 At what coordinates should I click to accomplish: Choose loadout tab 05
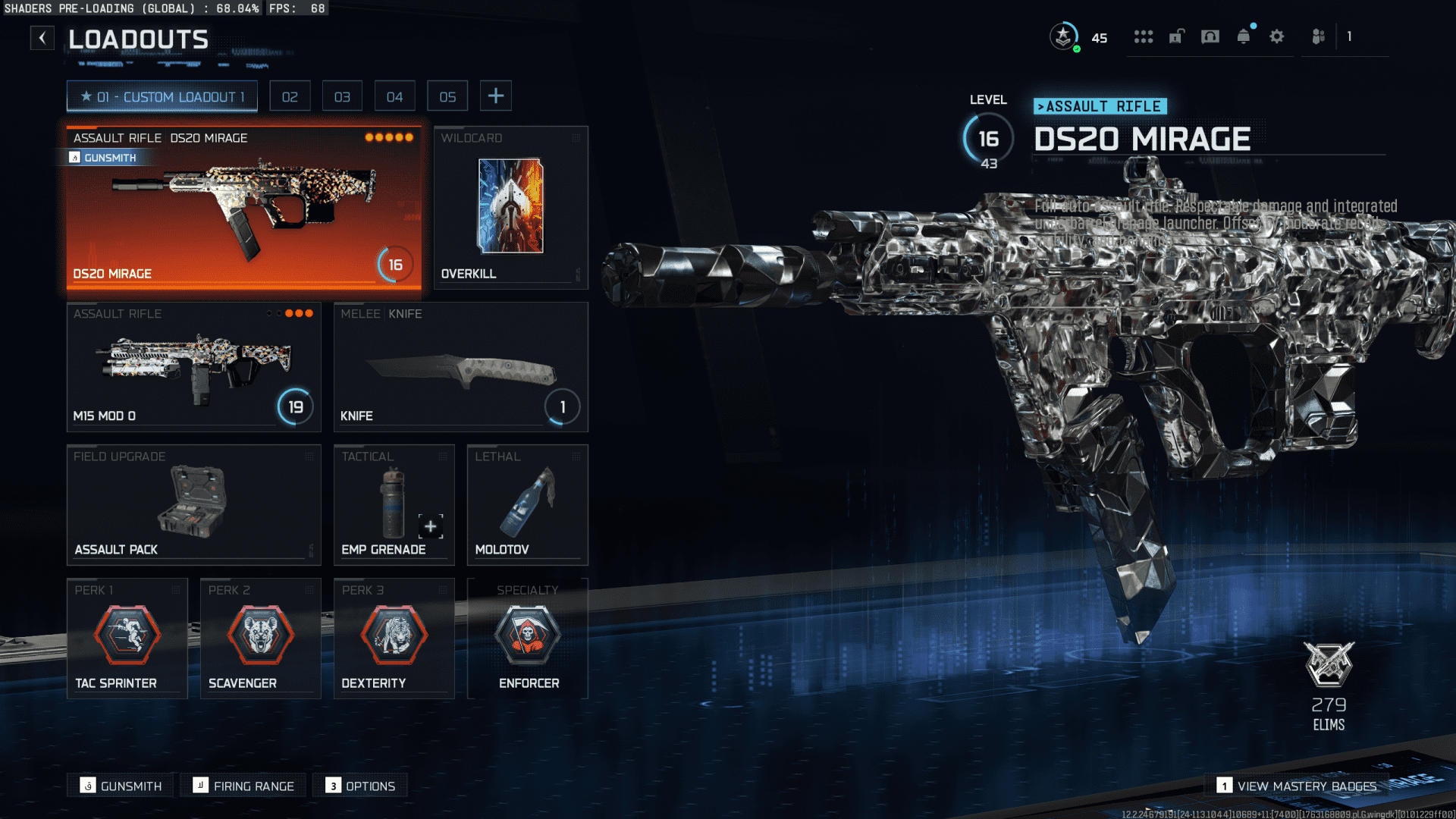[447, 96]
